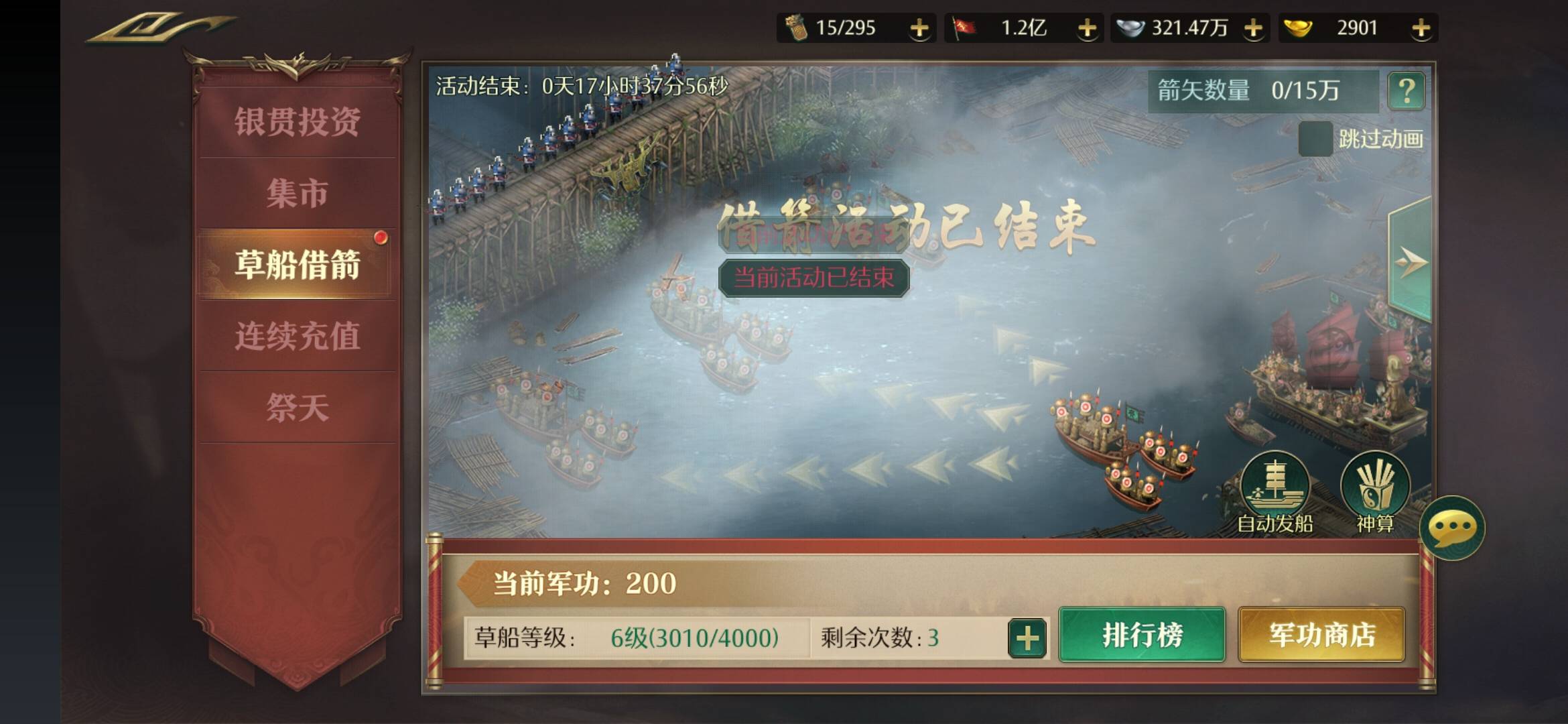Open the 集市 market tab
This screenshot has height=724, width=1568.
297,193
